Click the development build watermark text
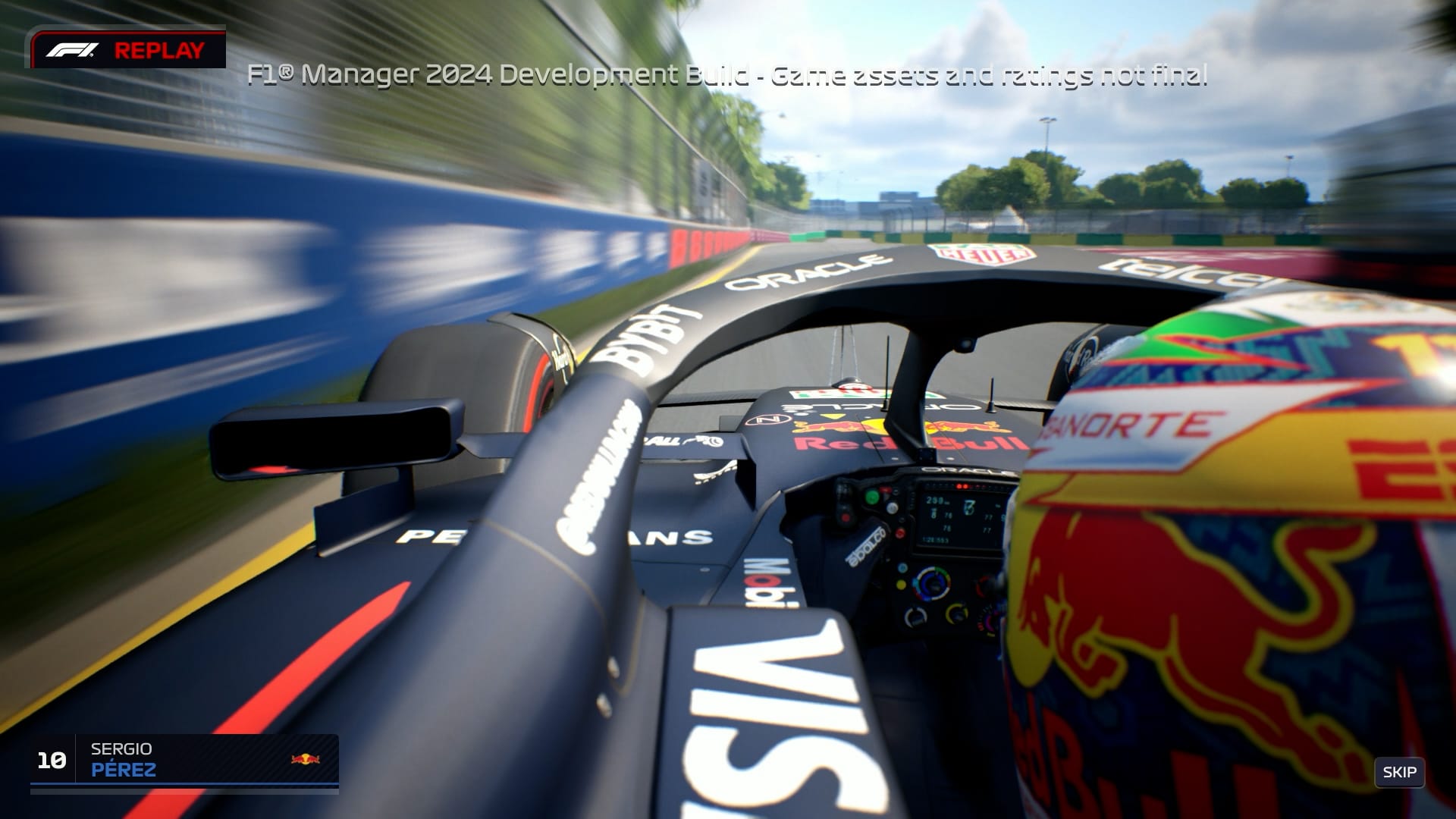Image resolution: width=1456 pixels, height=819 pixels. tap(728, 76)
